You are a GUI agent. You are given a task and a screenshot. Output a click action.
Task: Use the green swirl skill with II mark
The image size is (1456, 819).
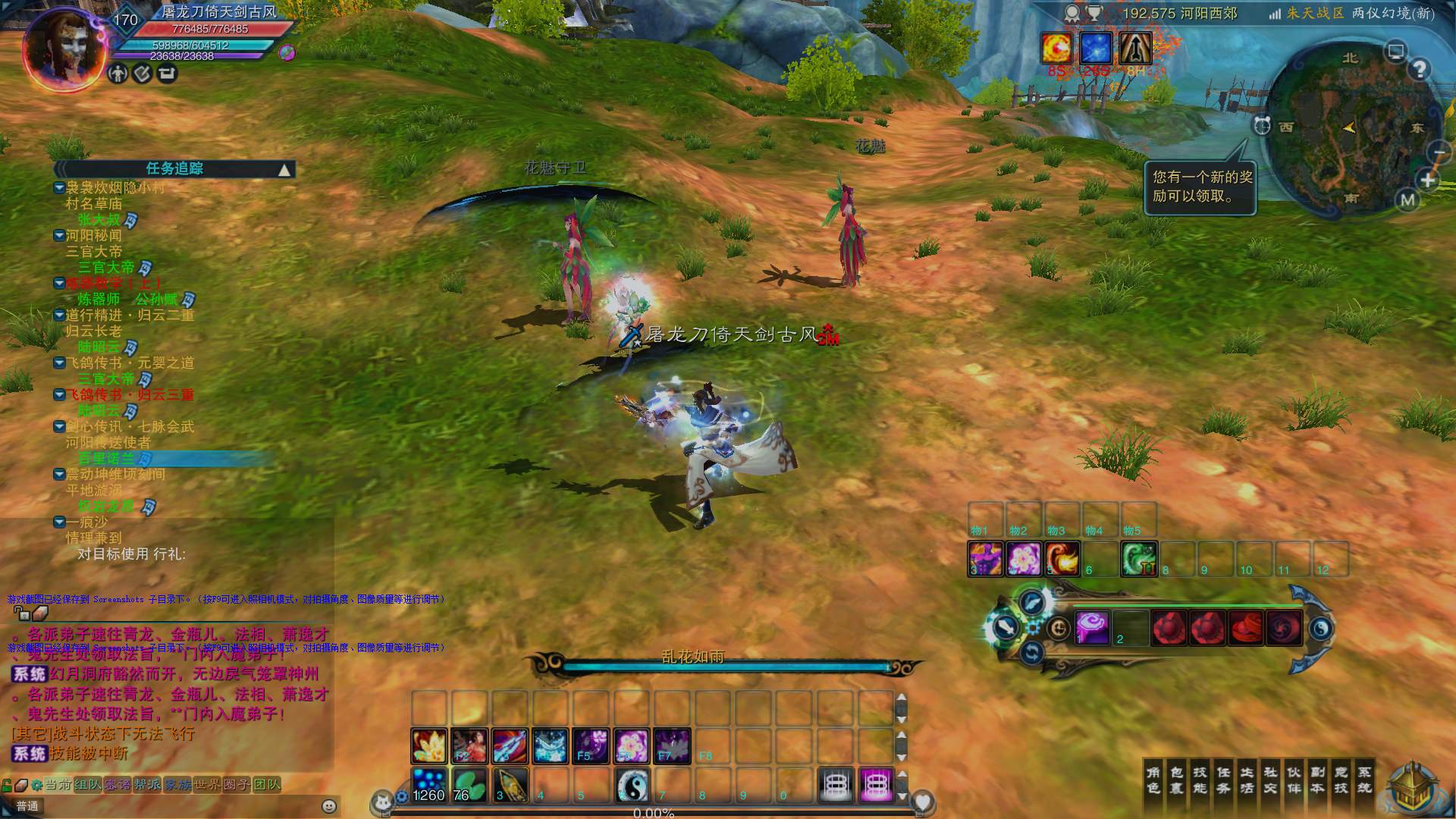[x=1138, y=559]
